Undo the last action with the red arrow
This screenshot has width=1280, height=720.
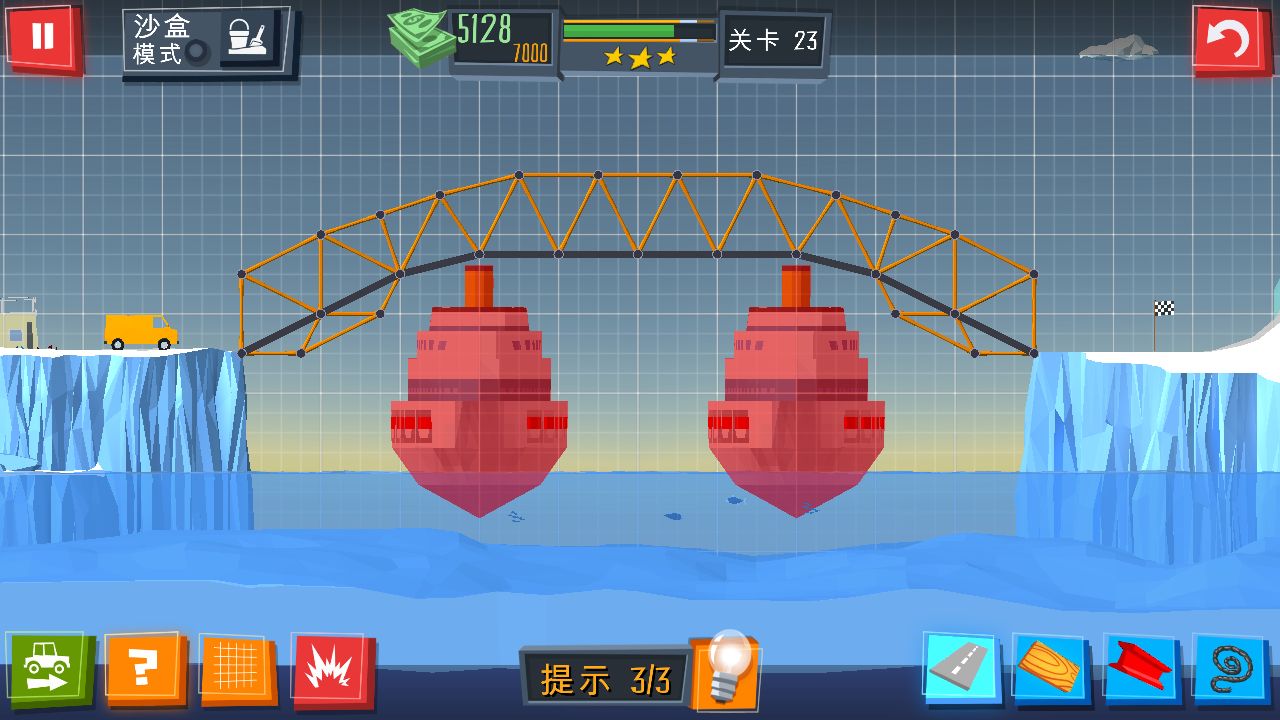[1228, 41]
